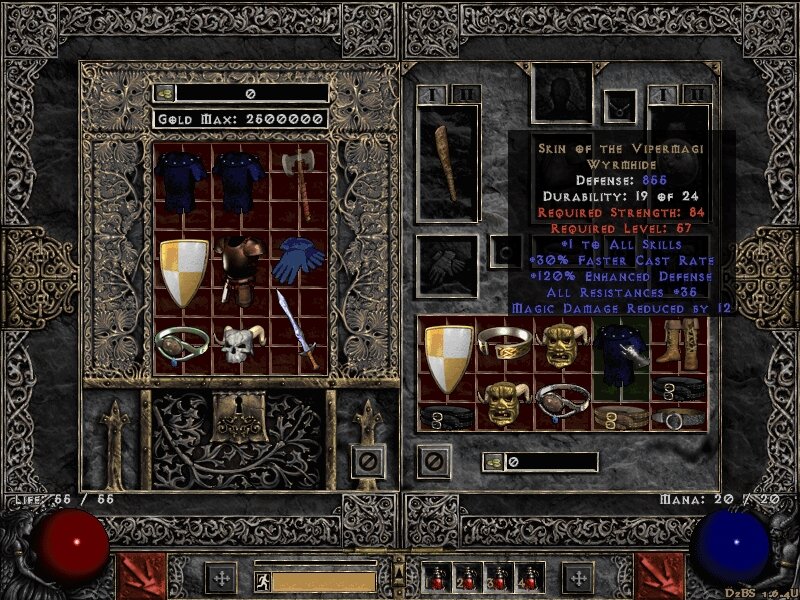This screenshot has width=800, height=600.
Task: Open the right mouse skill selector
Action: [x=660, y=577]
